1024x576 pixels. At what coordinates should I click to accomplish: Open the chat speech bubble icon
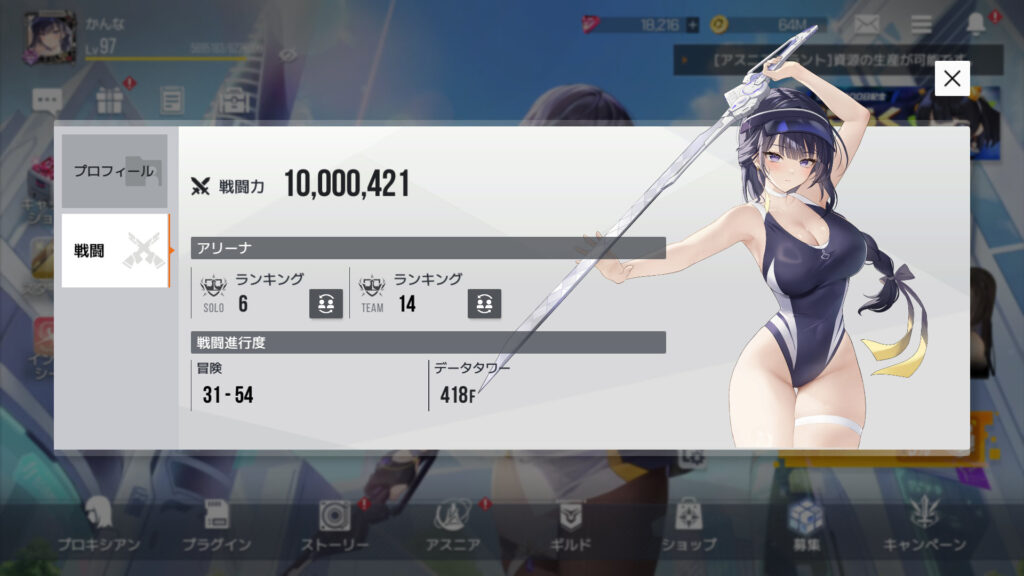point(47,100)
